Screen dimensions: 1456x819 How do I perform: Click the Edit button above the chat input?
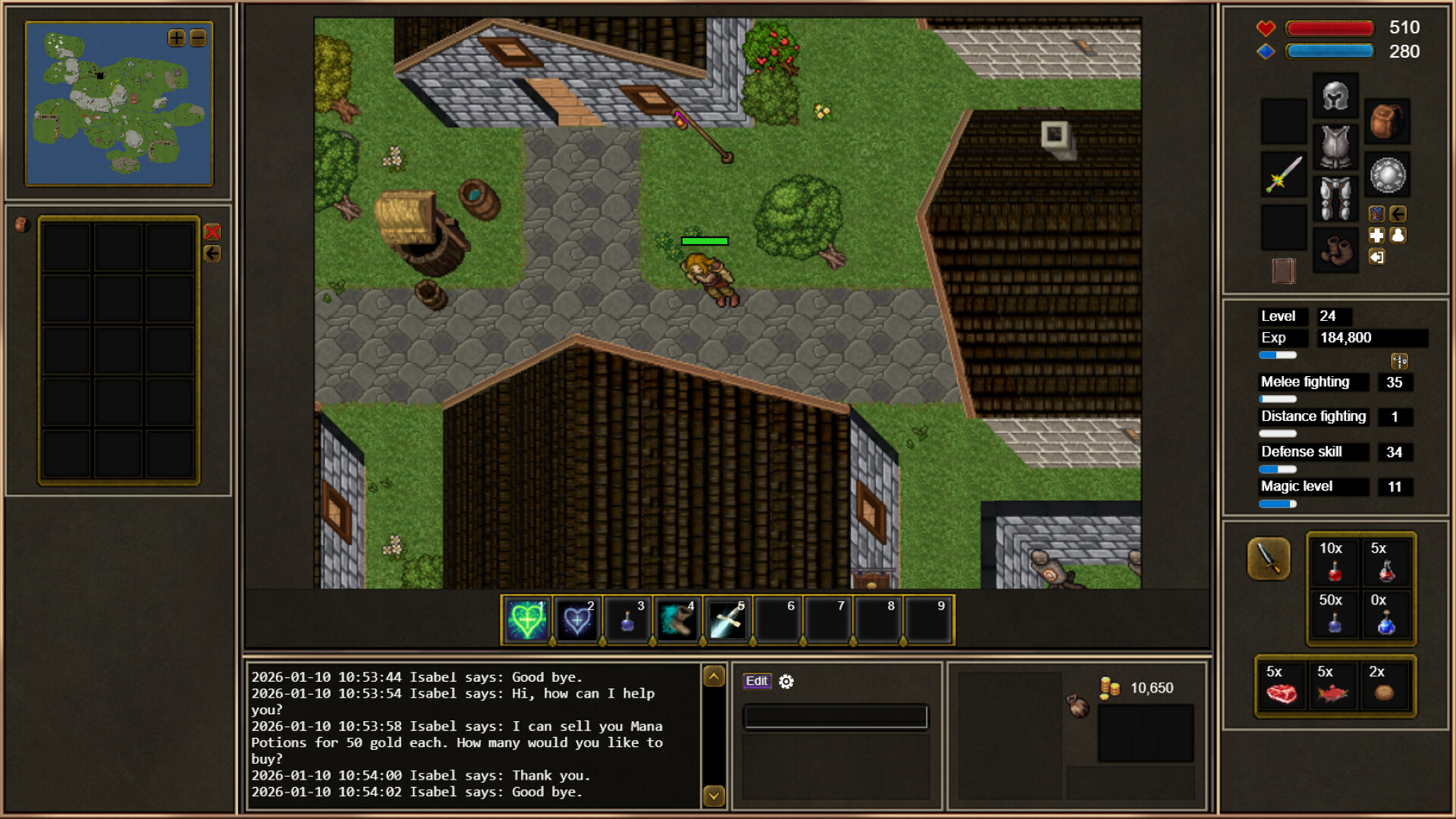757,681
